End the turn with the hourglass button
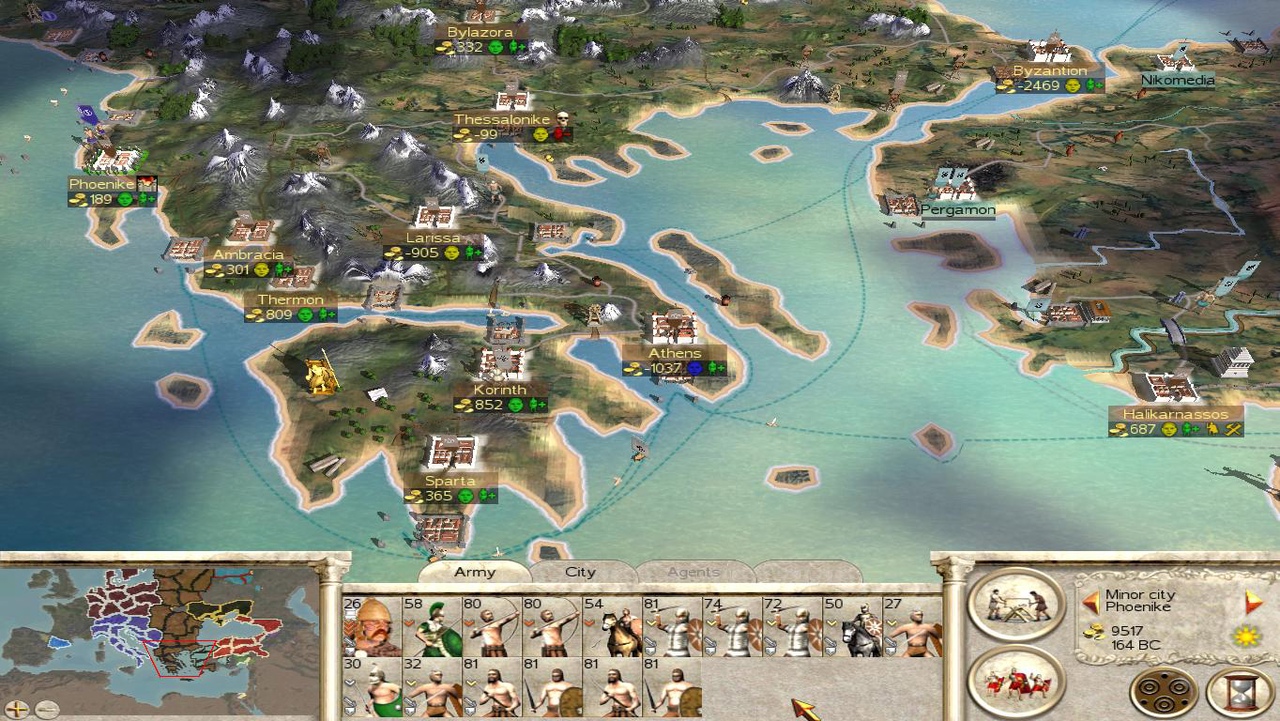Viewport: 1280px width, 721px height. 1240,692
